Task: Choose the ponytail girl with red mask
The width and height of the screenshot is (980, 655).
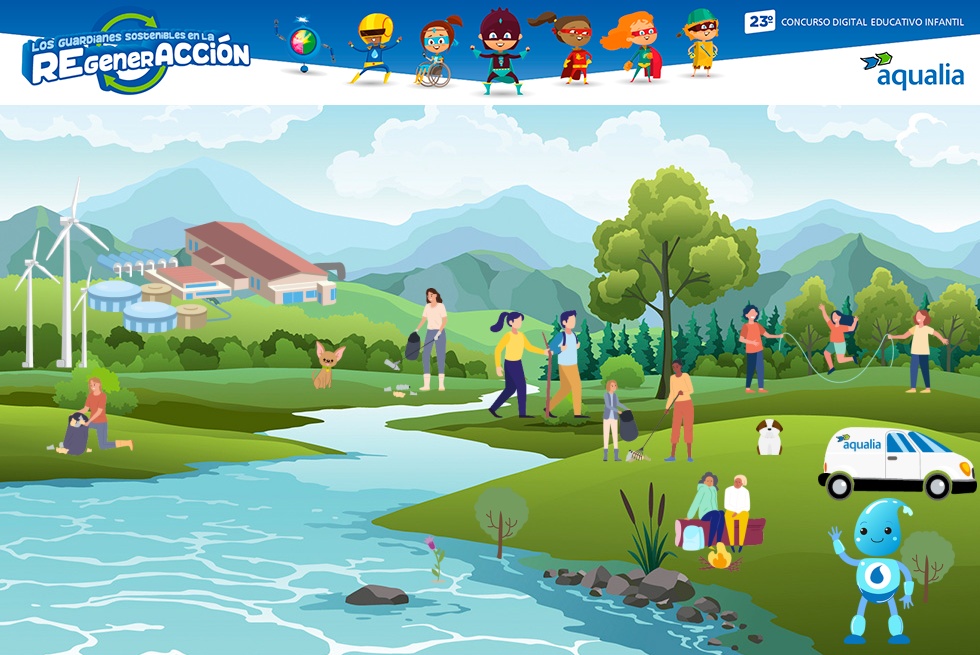Action: [571, 48]
